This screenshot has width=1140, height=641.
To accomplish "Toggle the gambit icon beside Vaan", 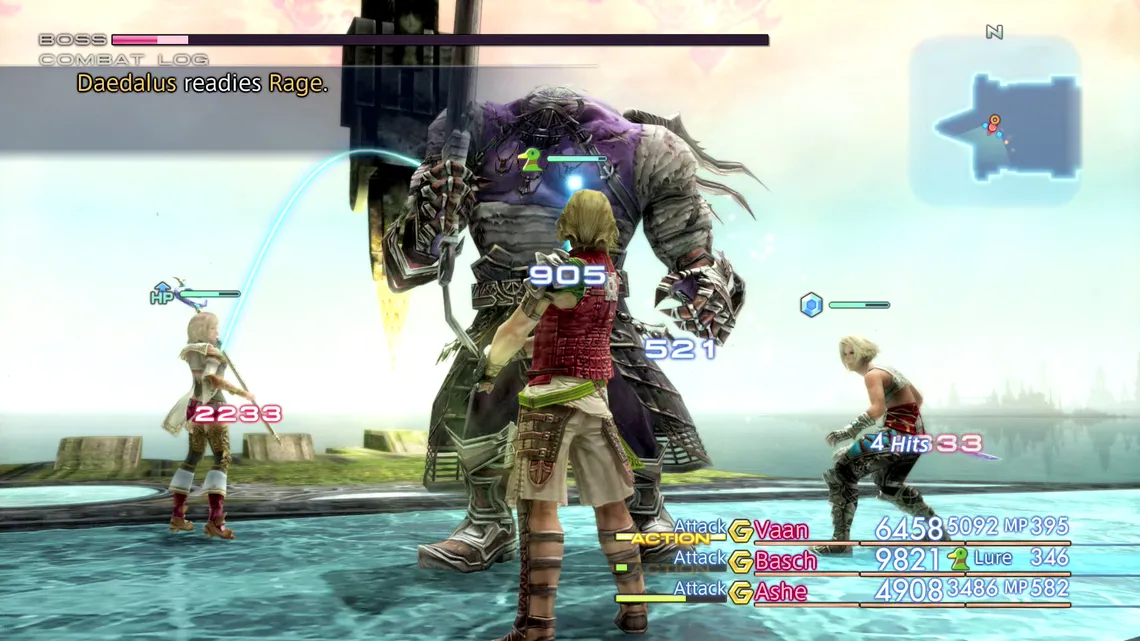I will (x=741, y=531).
